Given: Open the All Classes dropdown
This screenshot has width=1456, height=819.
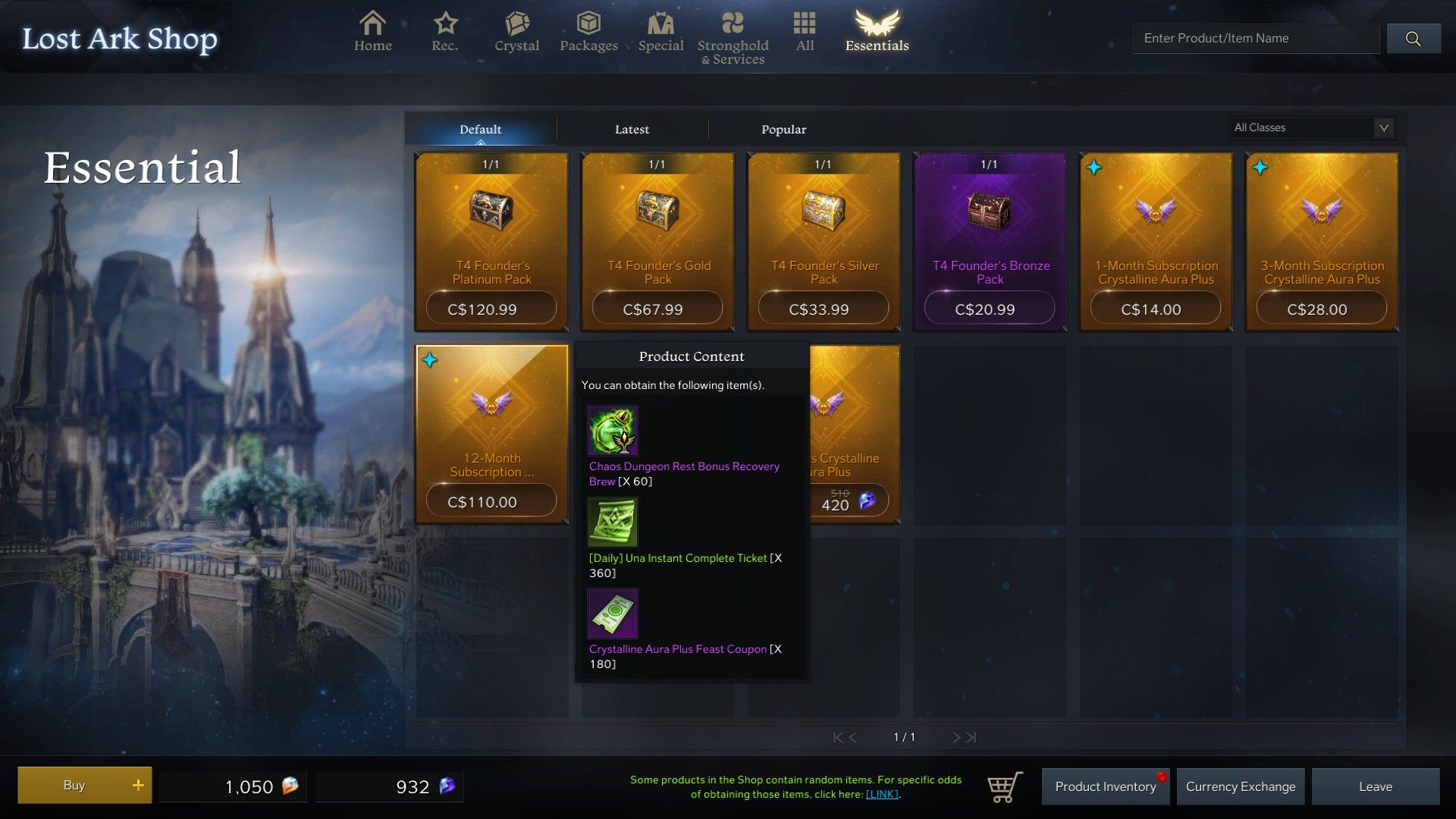Looking at the screenshot, I should (1311, 127).
